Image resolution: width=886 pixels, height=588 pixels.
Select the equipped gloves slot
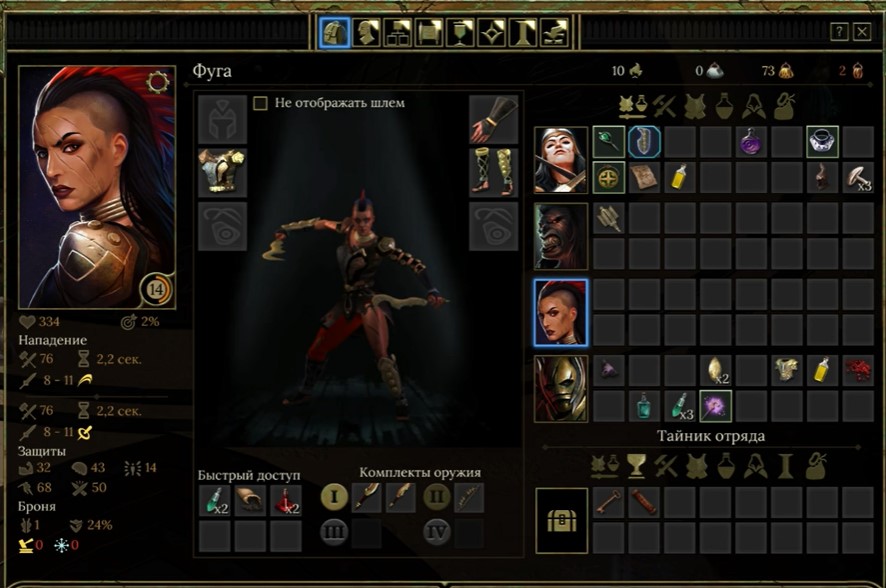click(494, 119)
